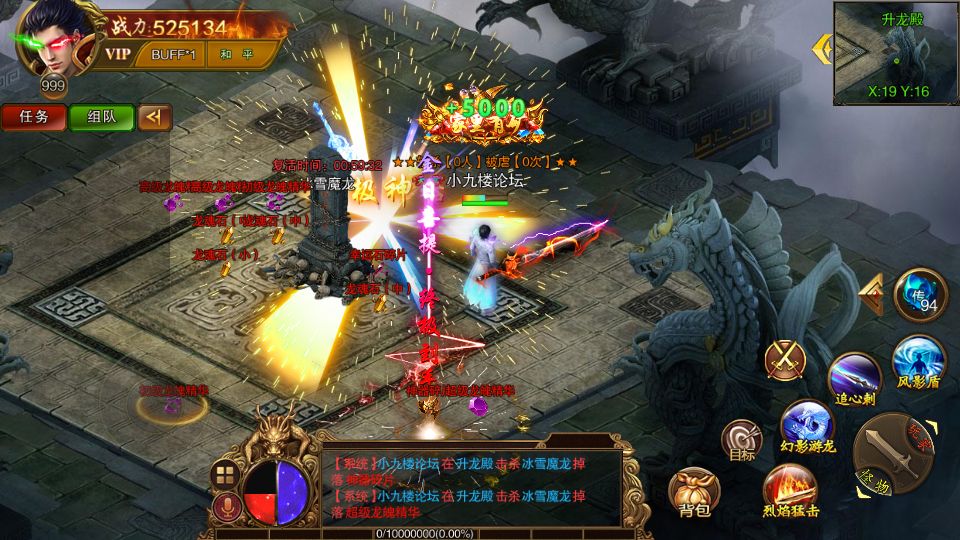Toggle the 和平 attack mode
The image size is (960, 540).
[227, 53]
